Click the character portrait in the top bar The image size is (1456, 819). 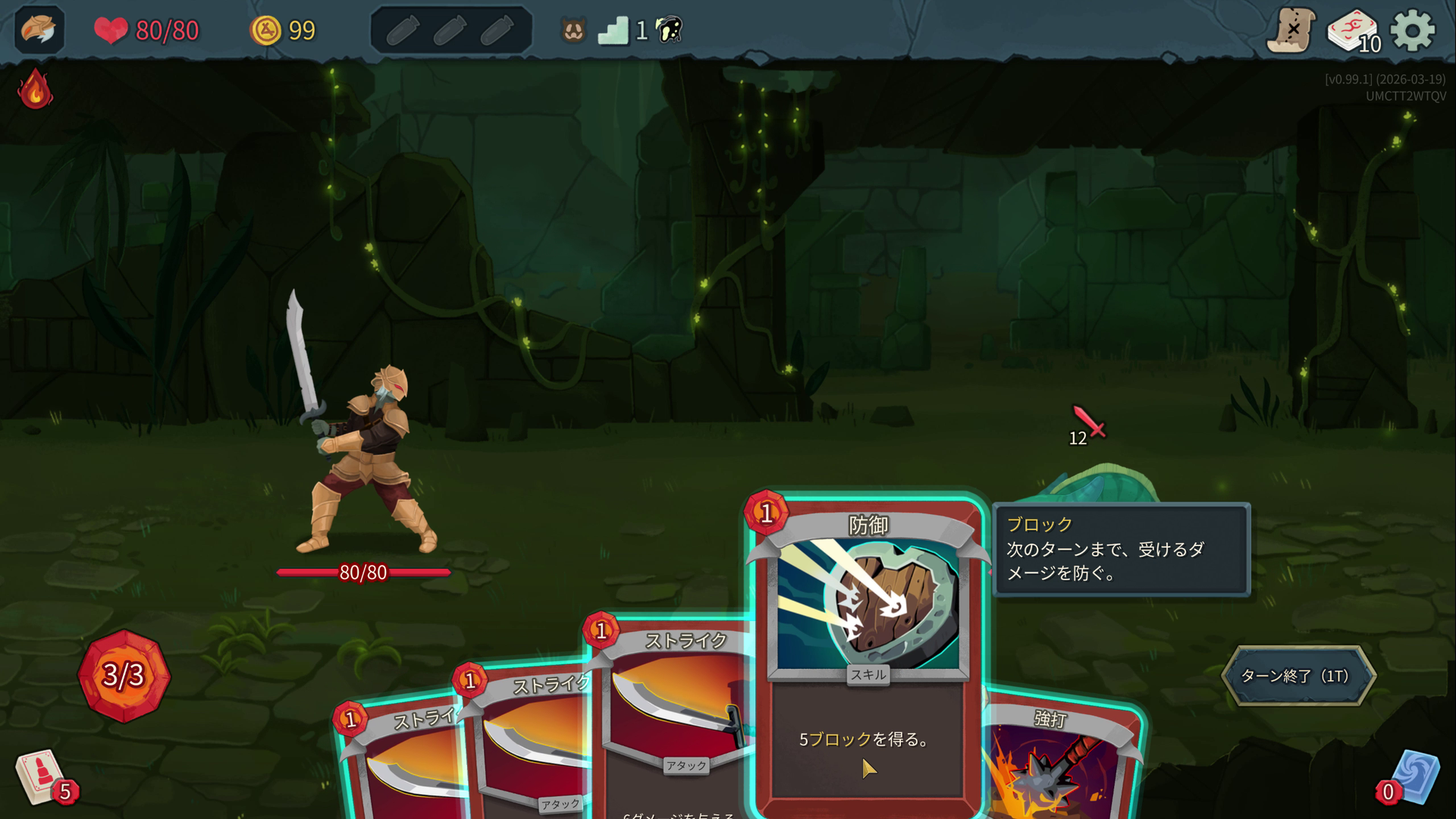38,31
